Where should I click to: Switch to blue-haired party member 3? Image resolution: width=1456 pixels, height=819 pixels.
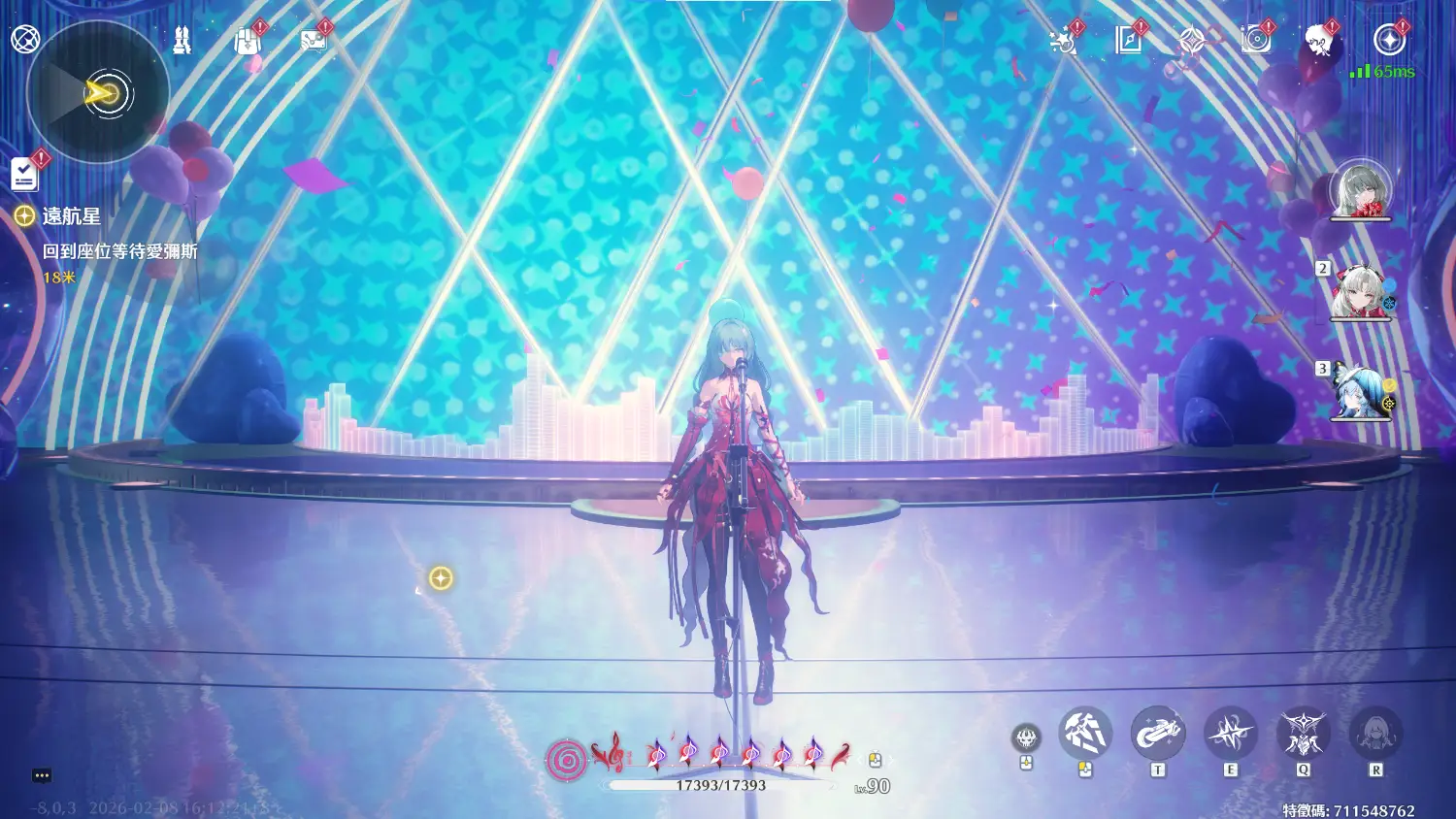click(x=1359, y=391)
